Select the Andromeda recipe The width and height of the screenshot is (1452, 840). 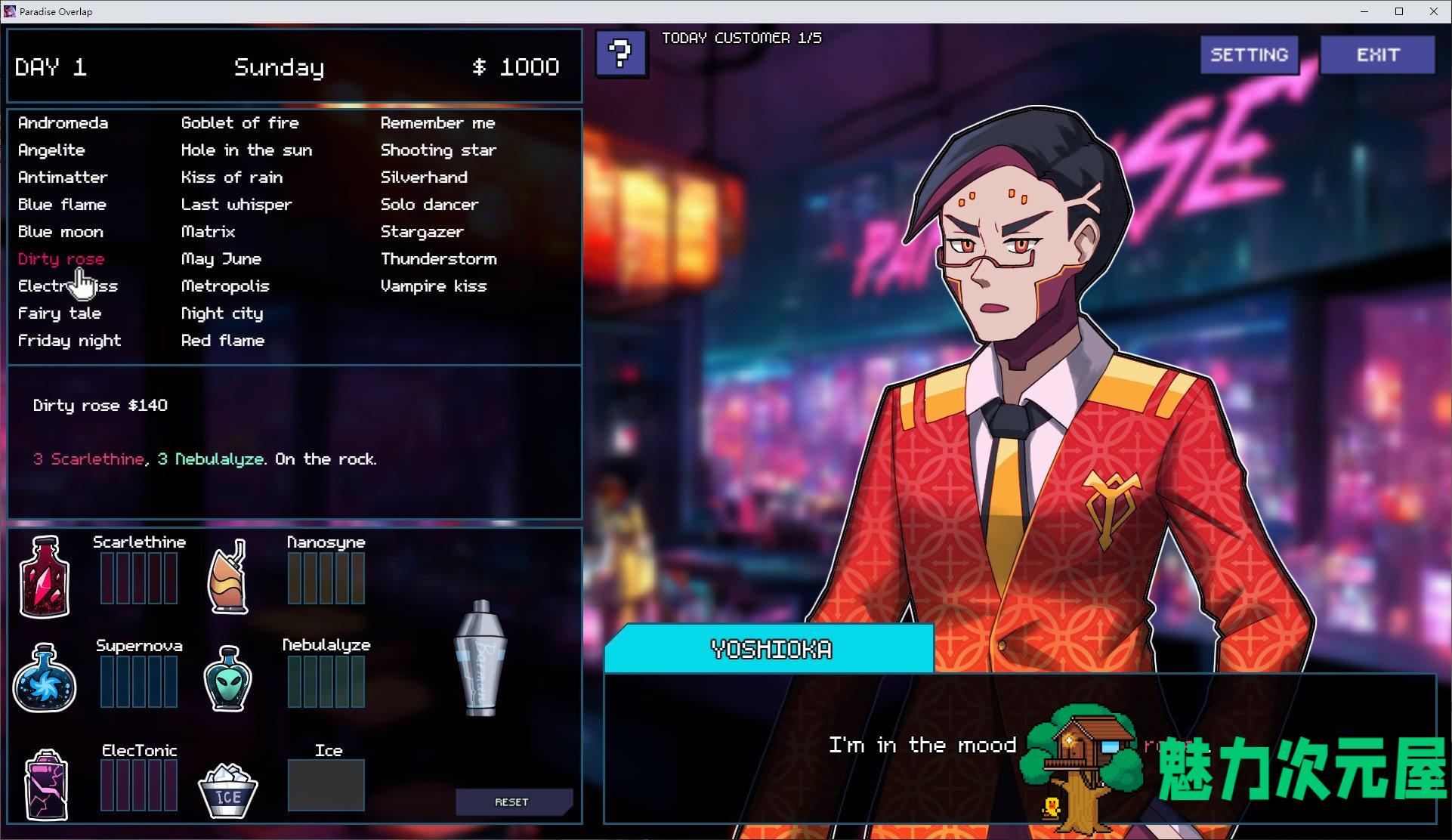coord(63,123)
